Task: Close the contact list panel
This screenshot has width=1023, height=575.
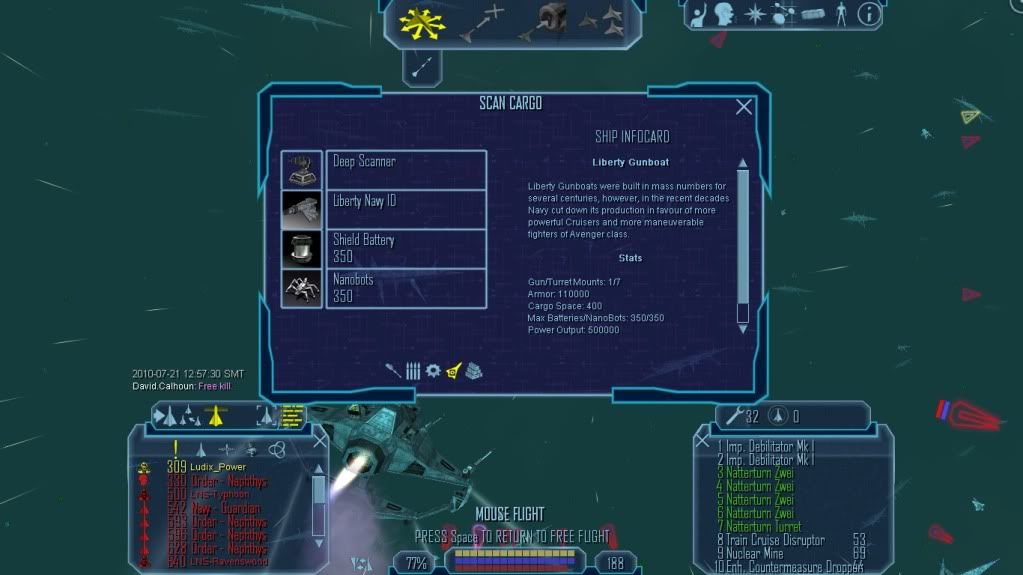Action: (x=320, y=440)
